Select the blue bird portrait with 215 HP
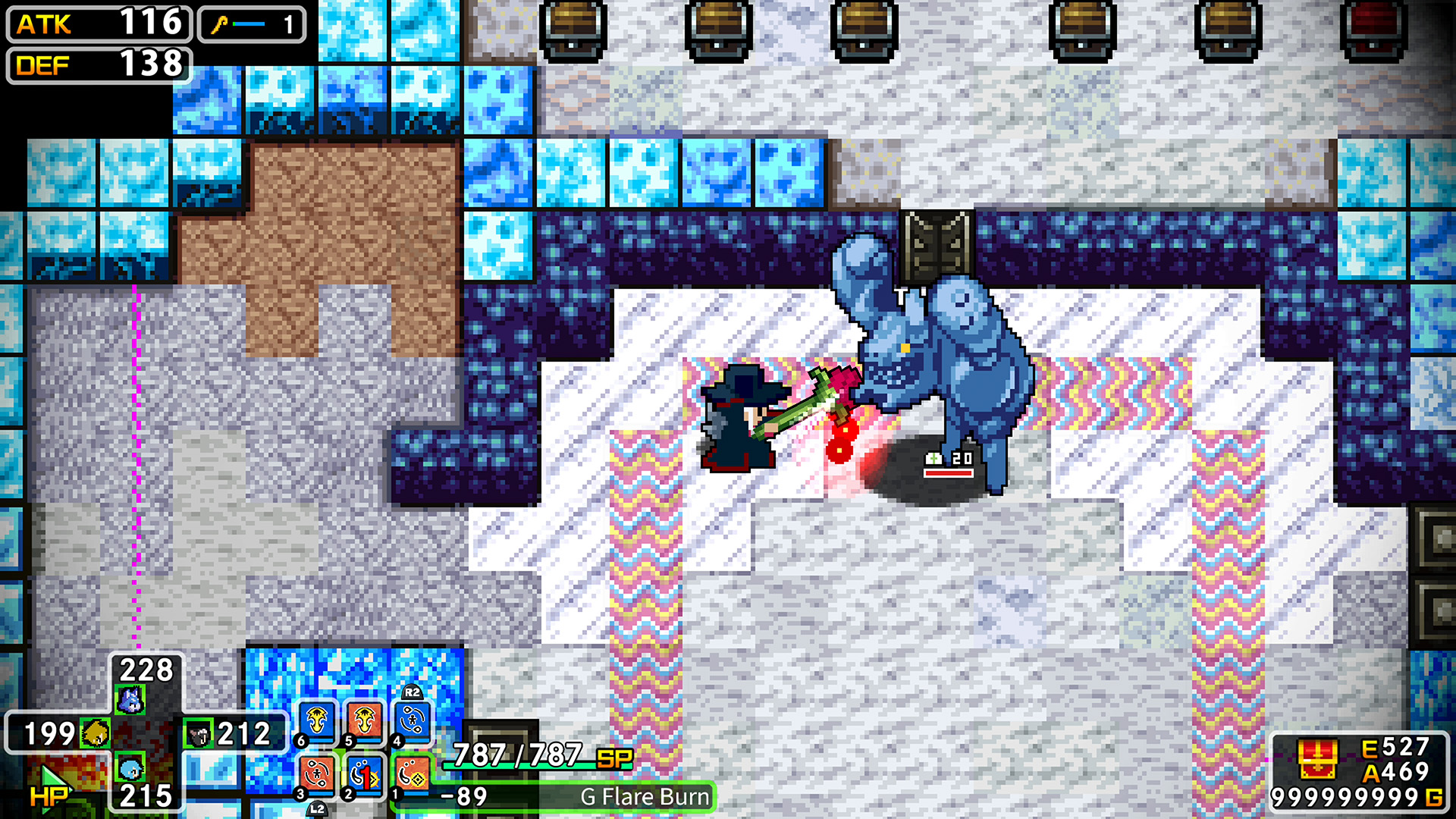1456x819 pixels. click(x=131, y=768)
